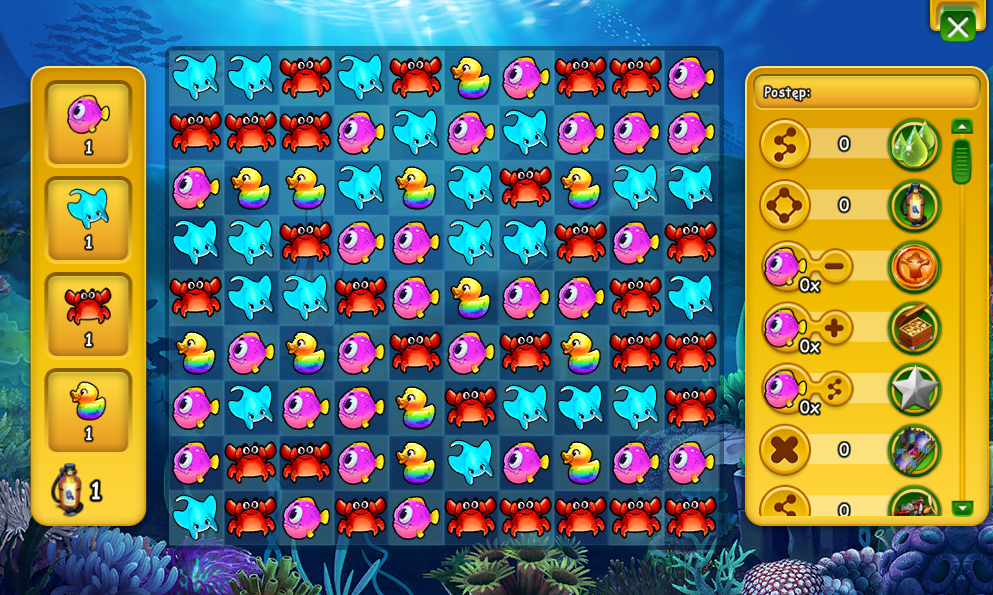Select the four-circle ring progress icon
Viewport: 993px width, 595px height.
click(785, 205)
